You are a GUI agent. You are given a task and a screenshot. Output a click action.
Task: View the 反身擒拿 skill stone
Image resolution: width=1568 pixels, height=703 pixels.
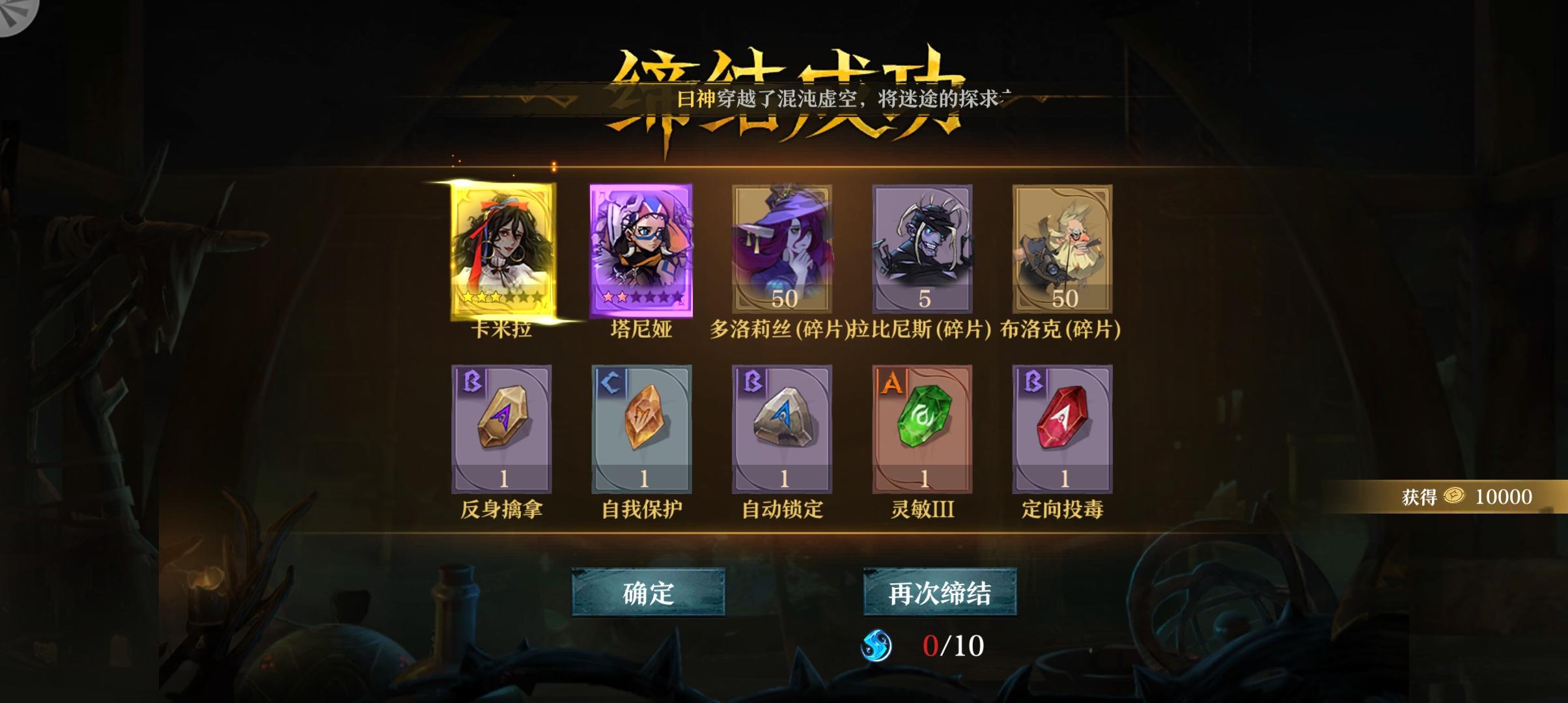click(501, 426)
